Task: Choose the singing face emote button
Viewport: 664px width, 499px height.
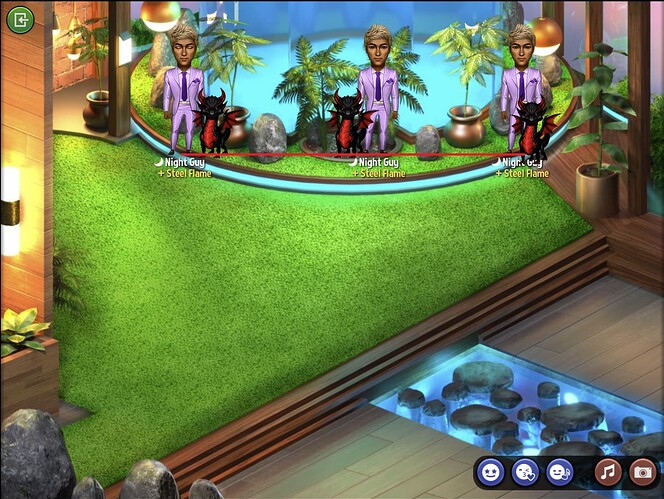Action: tap(559, 471)
